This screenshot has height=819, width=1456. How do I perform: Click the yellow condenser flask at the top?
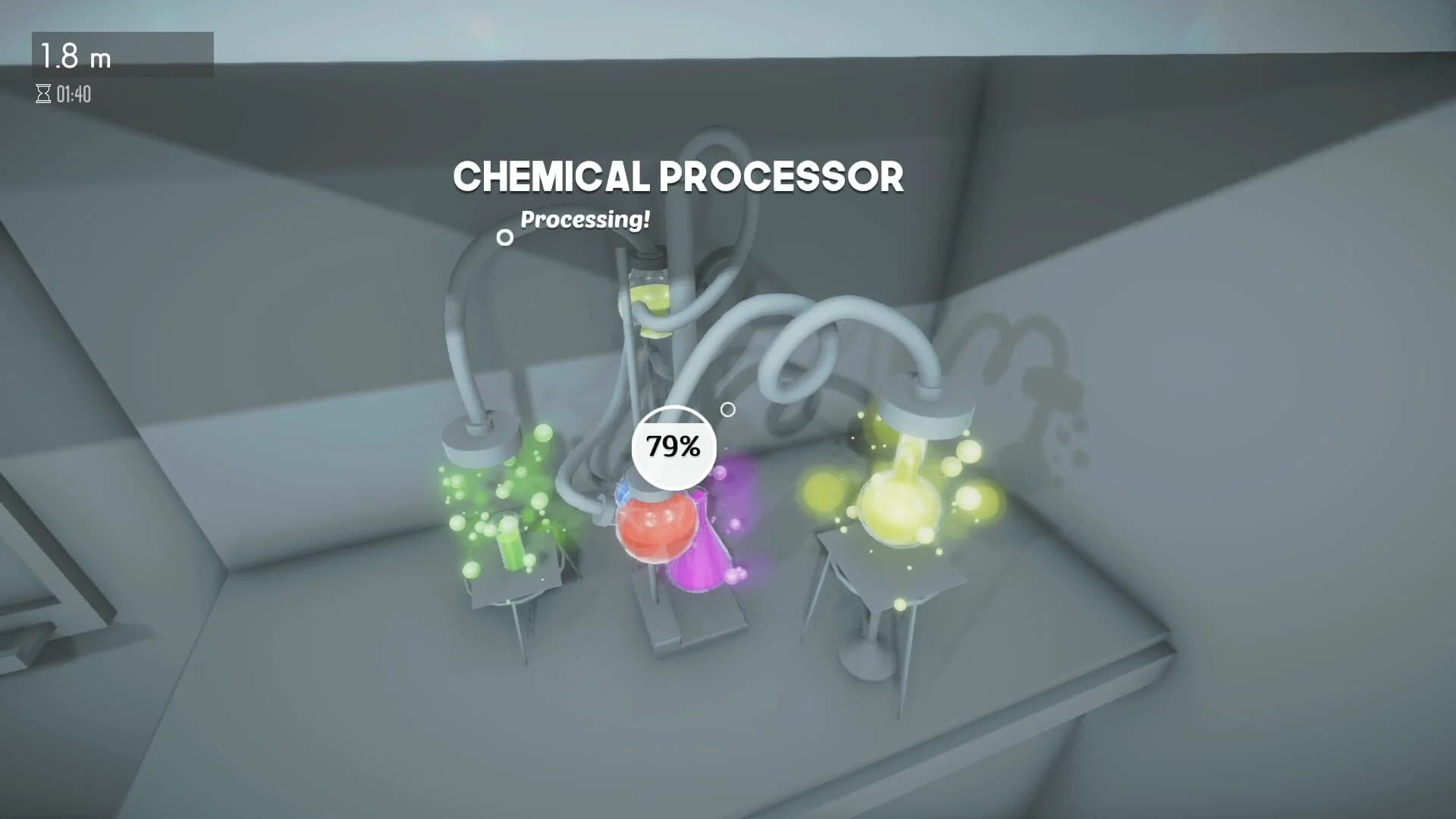pos(651,300)
